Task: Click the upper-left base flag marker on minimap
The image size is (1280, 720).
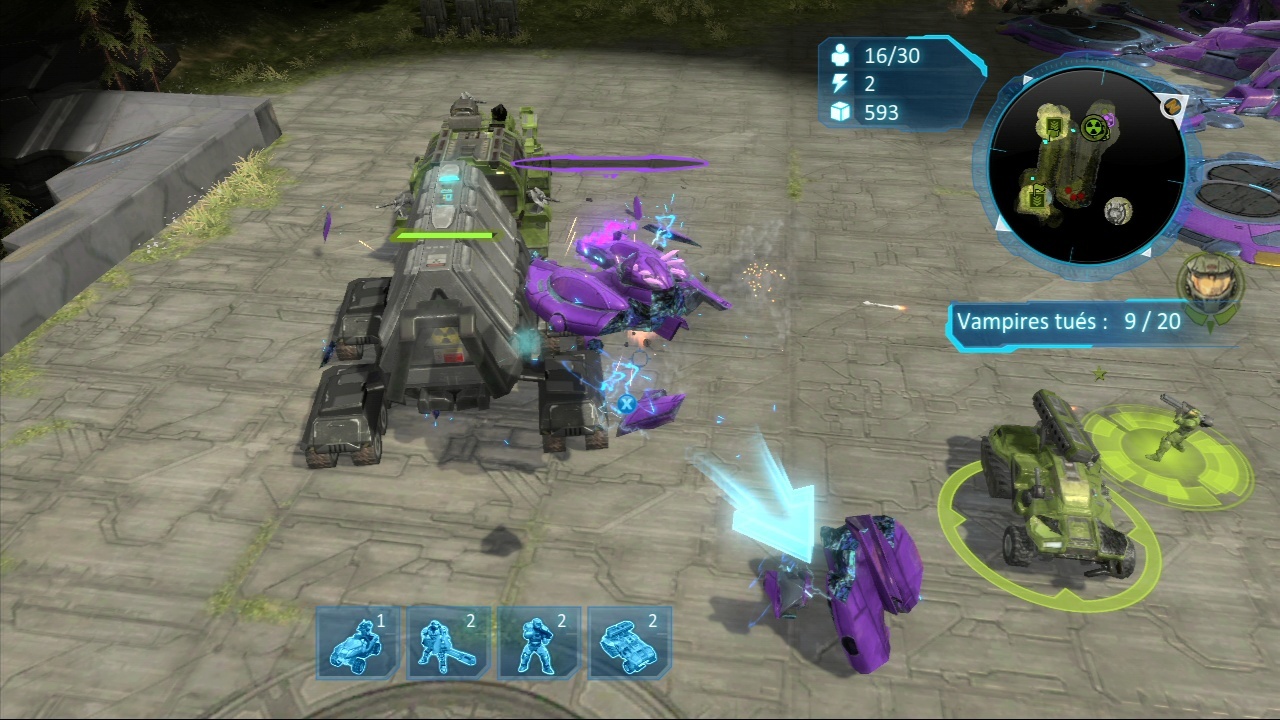Action: 1054,126
